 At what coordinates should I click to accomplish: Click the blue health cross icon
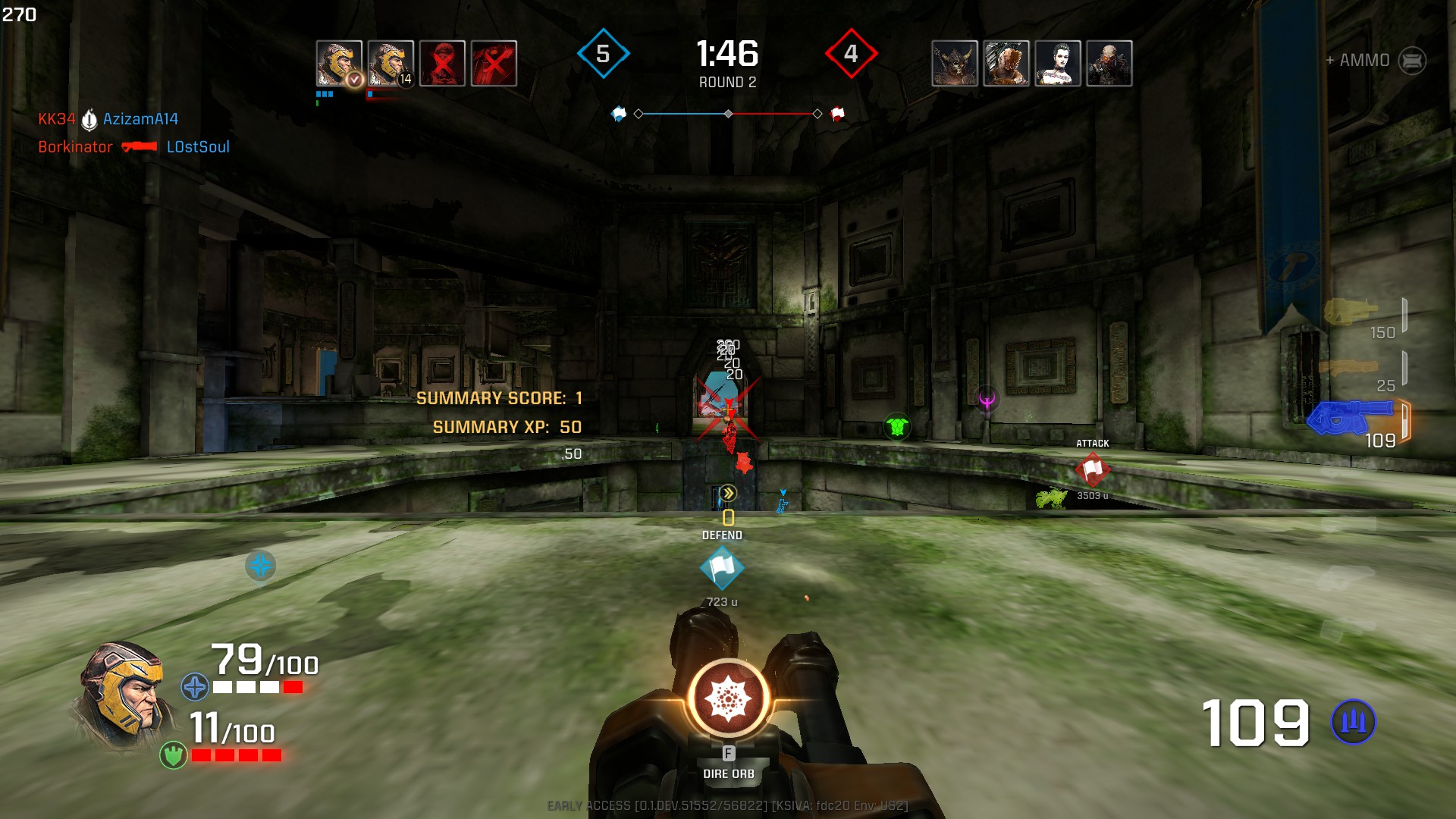pyautogui.click(x=195, y=687)
